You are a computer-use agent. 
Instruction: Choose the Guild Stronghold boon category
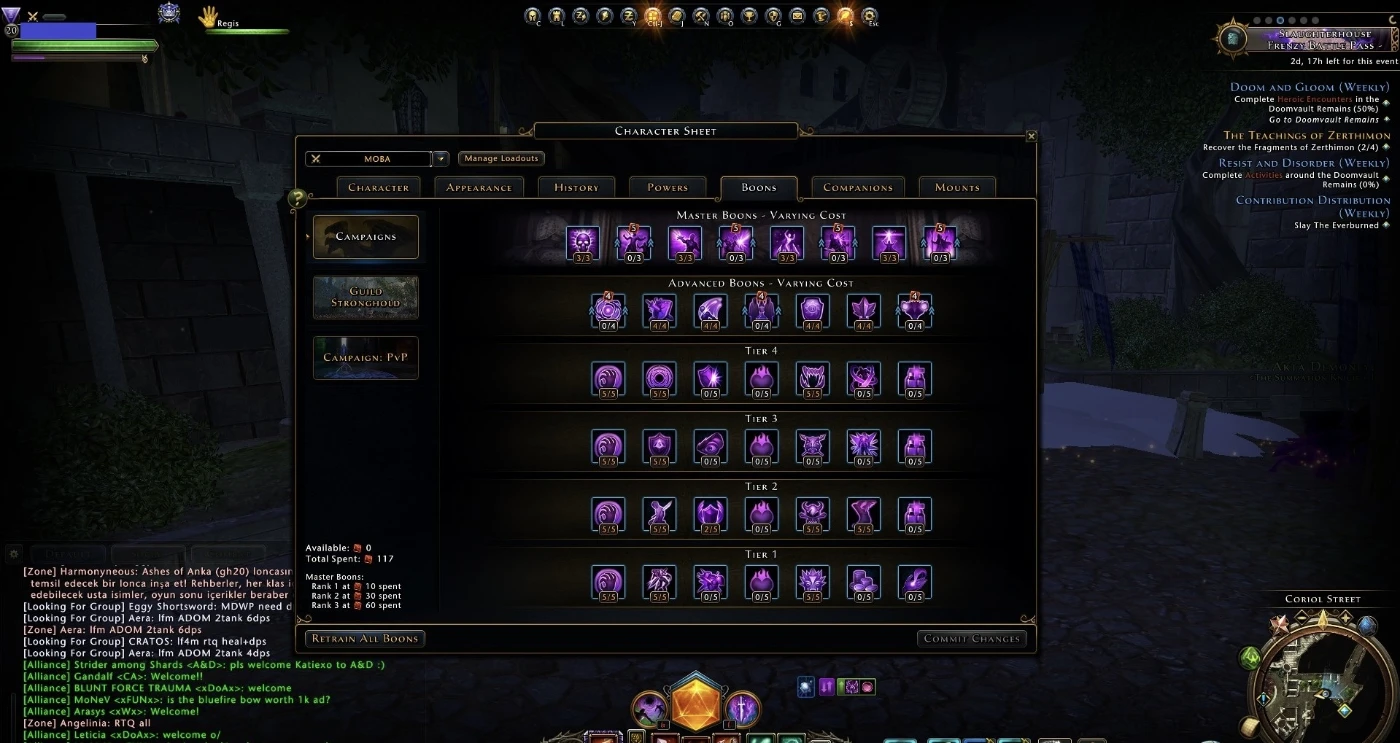[365, 297]
